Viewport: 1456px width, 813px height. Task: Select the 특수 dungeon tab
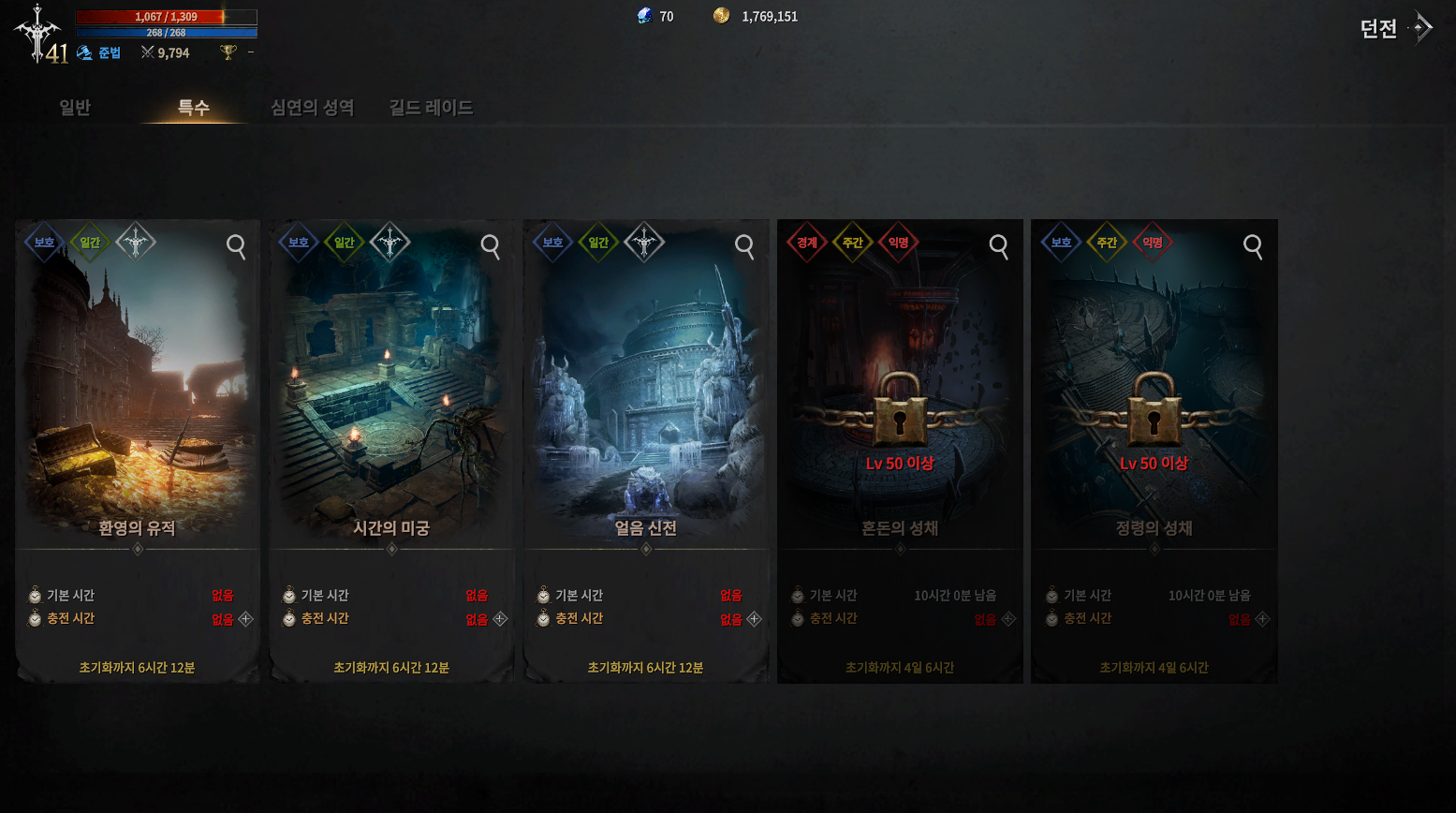pyautogui.click(x=194, y=108)
